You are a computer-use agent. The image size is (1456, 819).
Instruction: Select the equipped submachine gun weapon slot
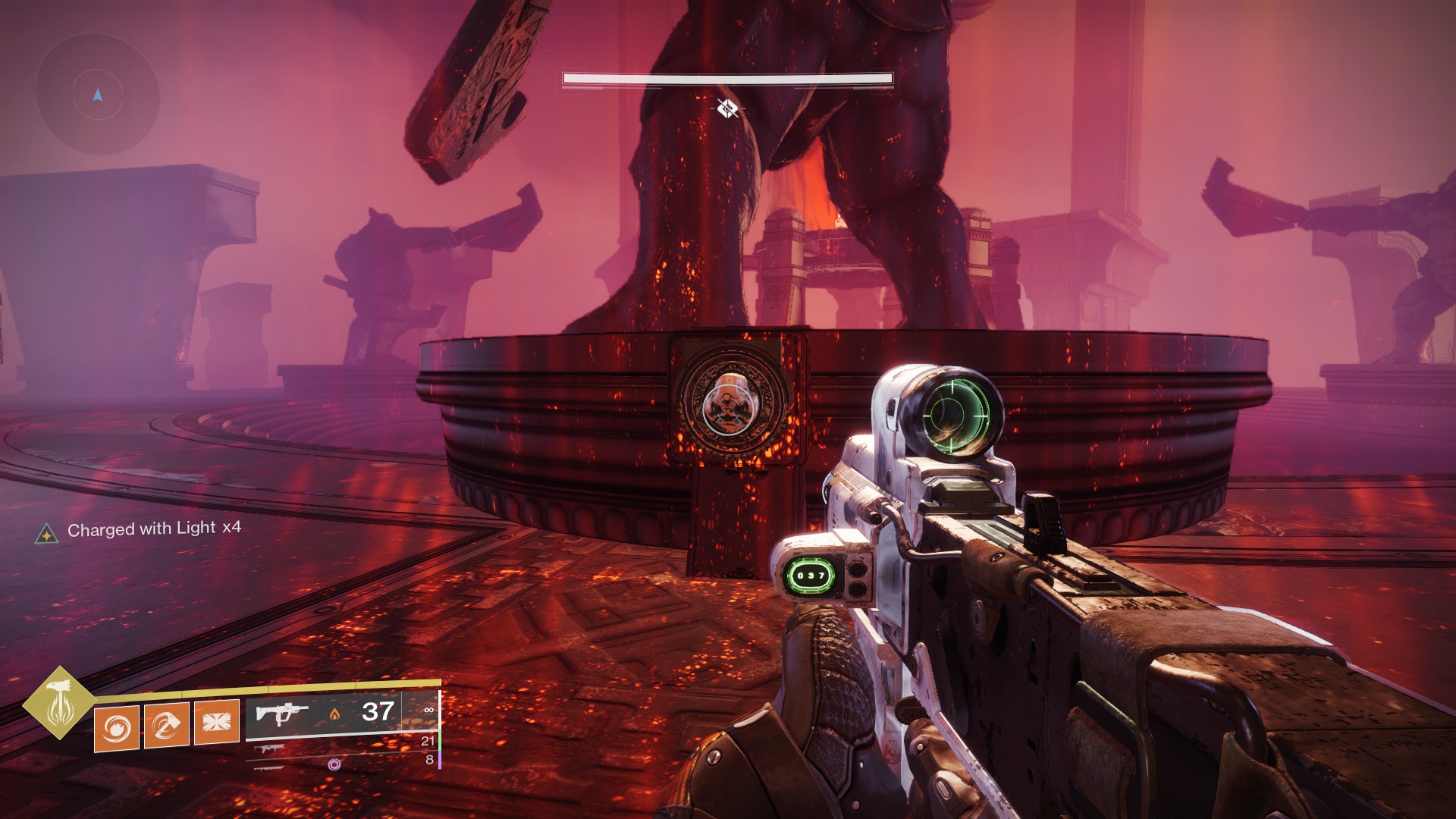[282, 714]
